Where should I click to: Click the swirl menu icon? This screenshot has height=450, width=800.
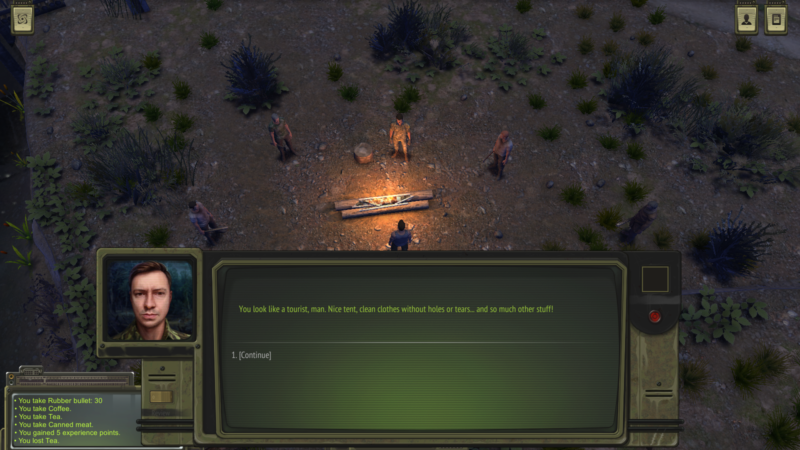tap(22, 19)
